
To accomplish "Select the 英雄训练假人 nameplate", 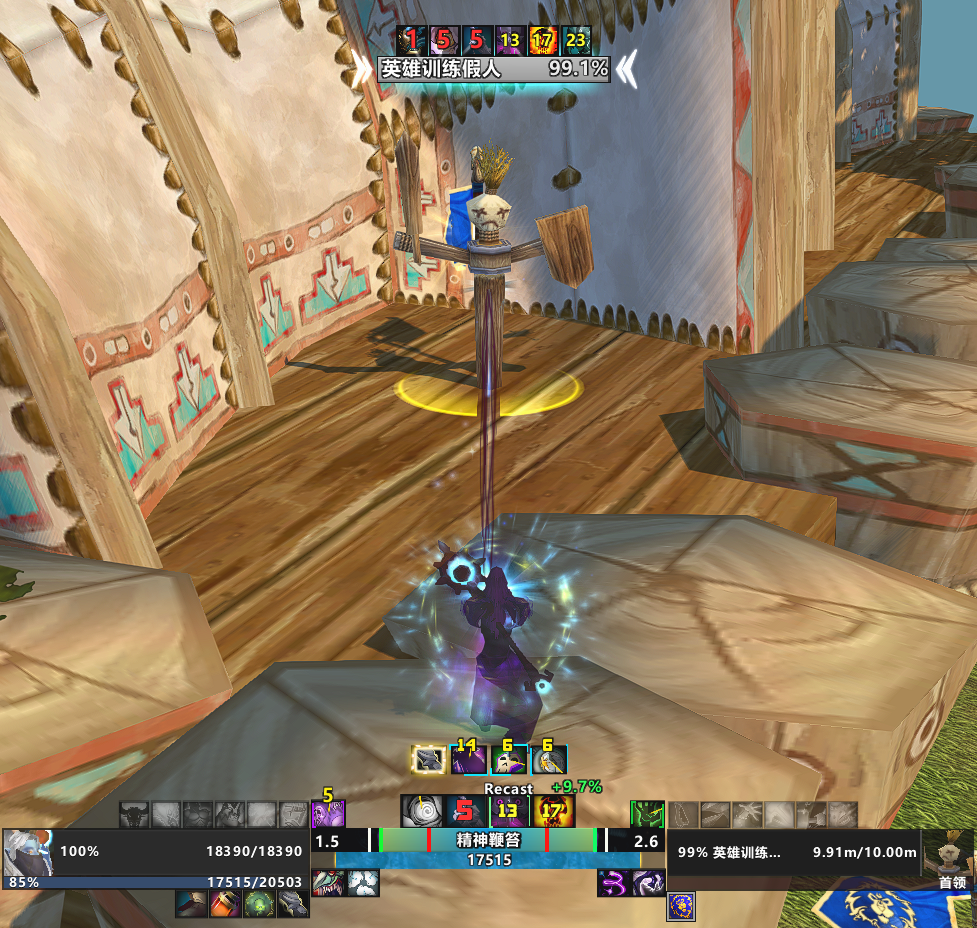I will pos(494,69).
